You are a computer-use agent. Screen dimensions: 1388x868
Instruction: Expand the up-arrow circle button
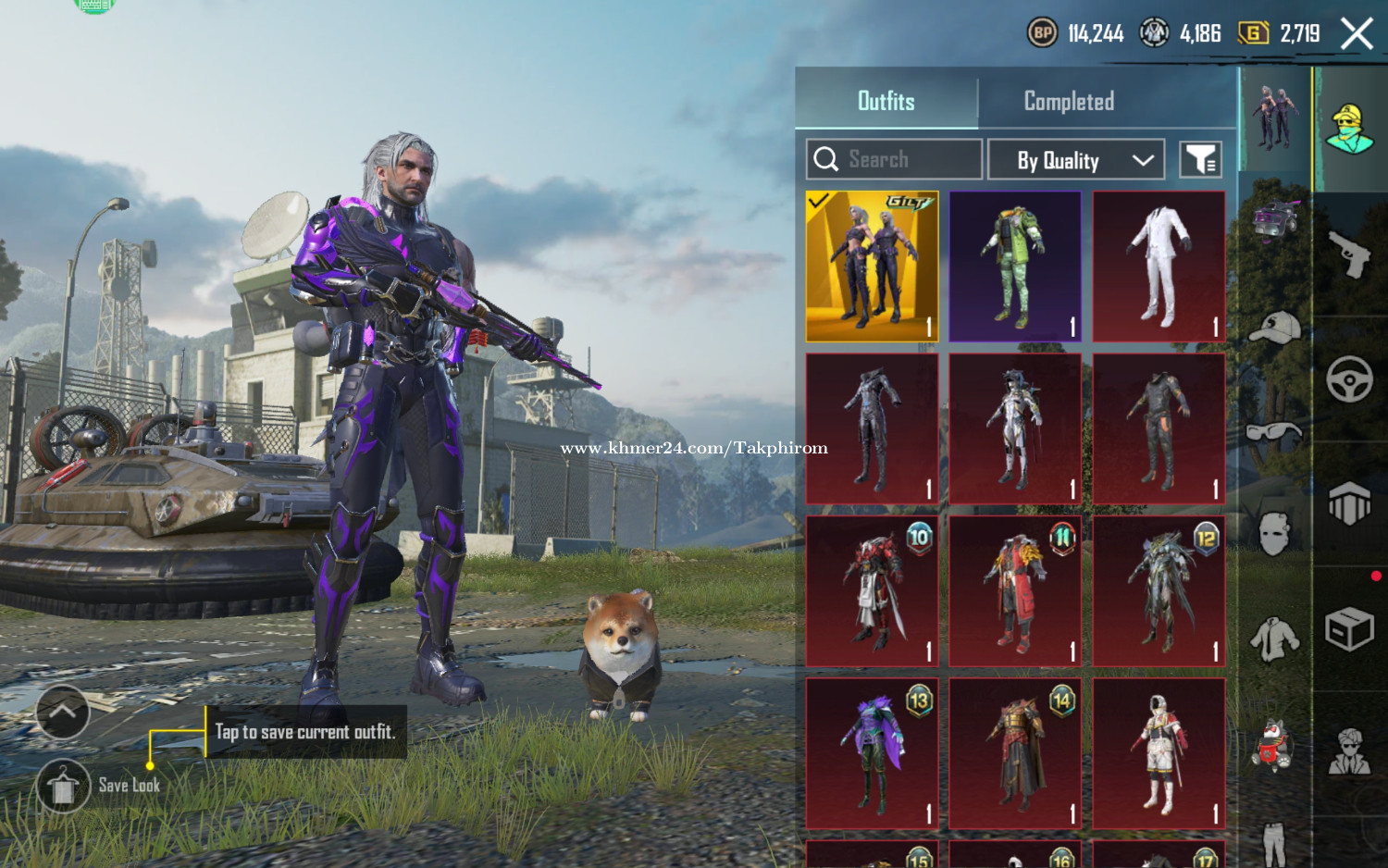[63, 712]
